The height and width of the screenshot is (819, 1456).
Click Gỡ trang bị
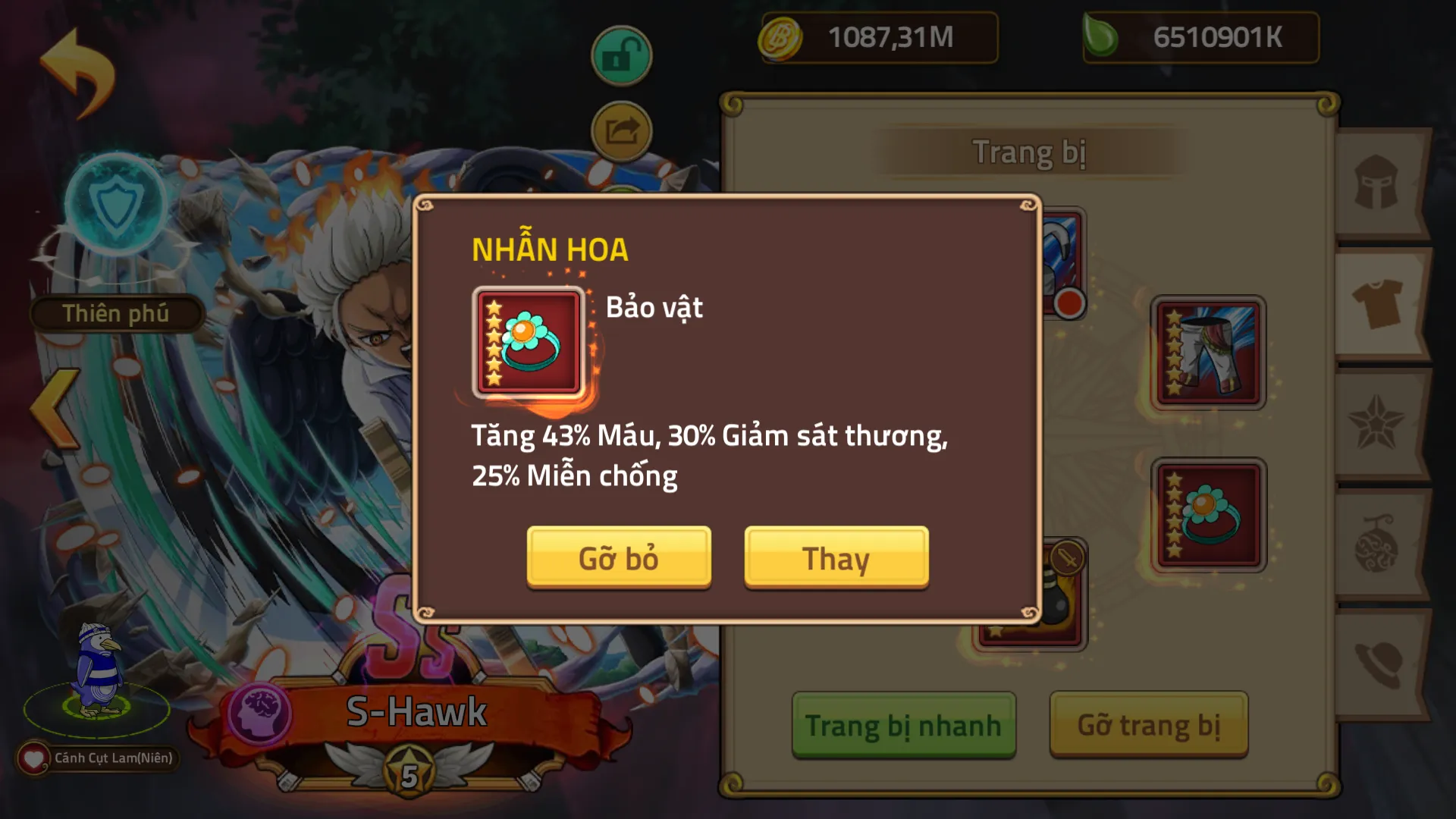click(1147, 724)
